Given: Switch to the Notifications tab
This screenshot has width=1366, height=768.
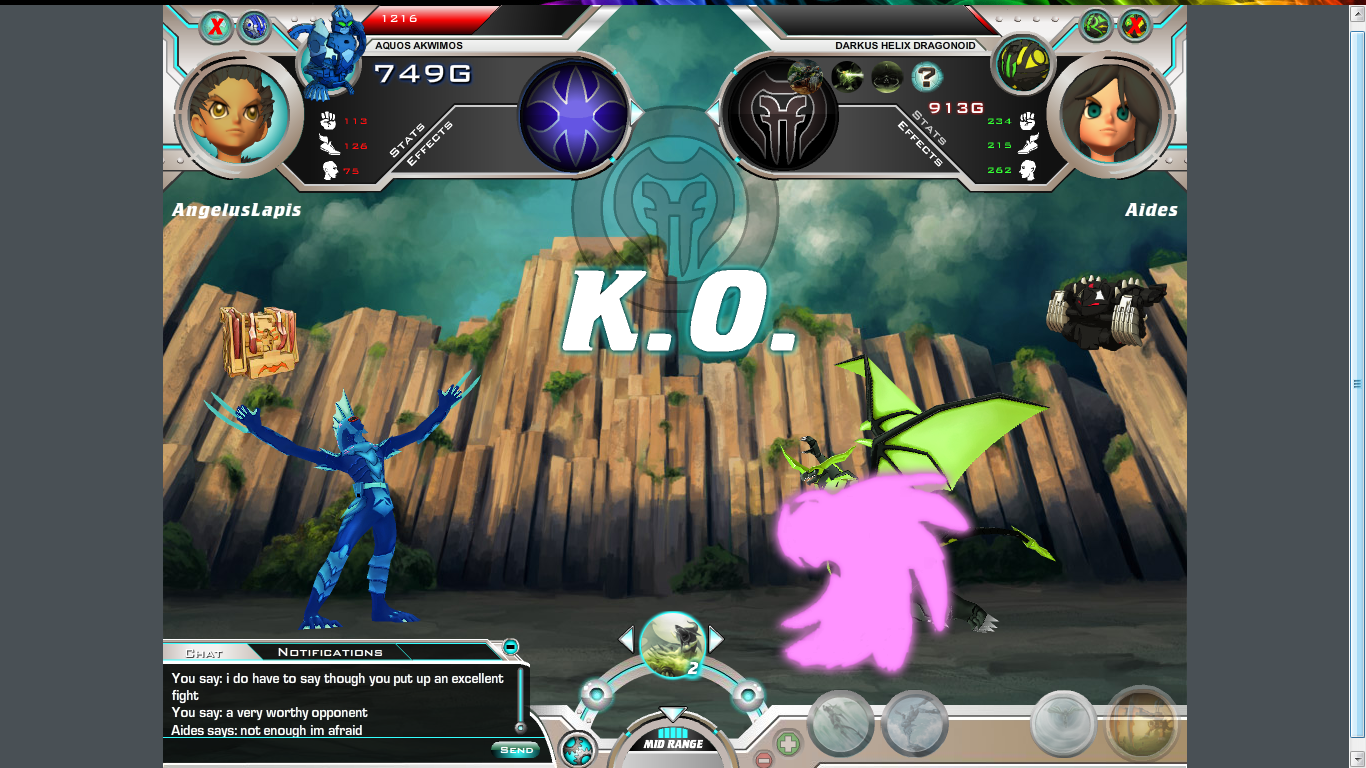Looking at the screenshot, I should (330, 652).
